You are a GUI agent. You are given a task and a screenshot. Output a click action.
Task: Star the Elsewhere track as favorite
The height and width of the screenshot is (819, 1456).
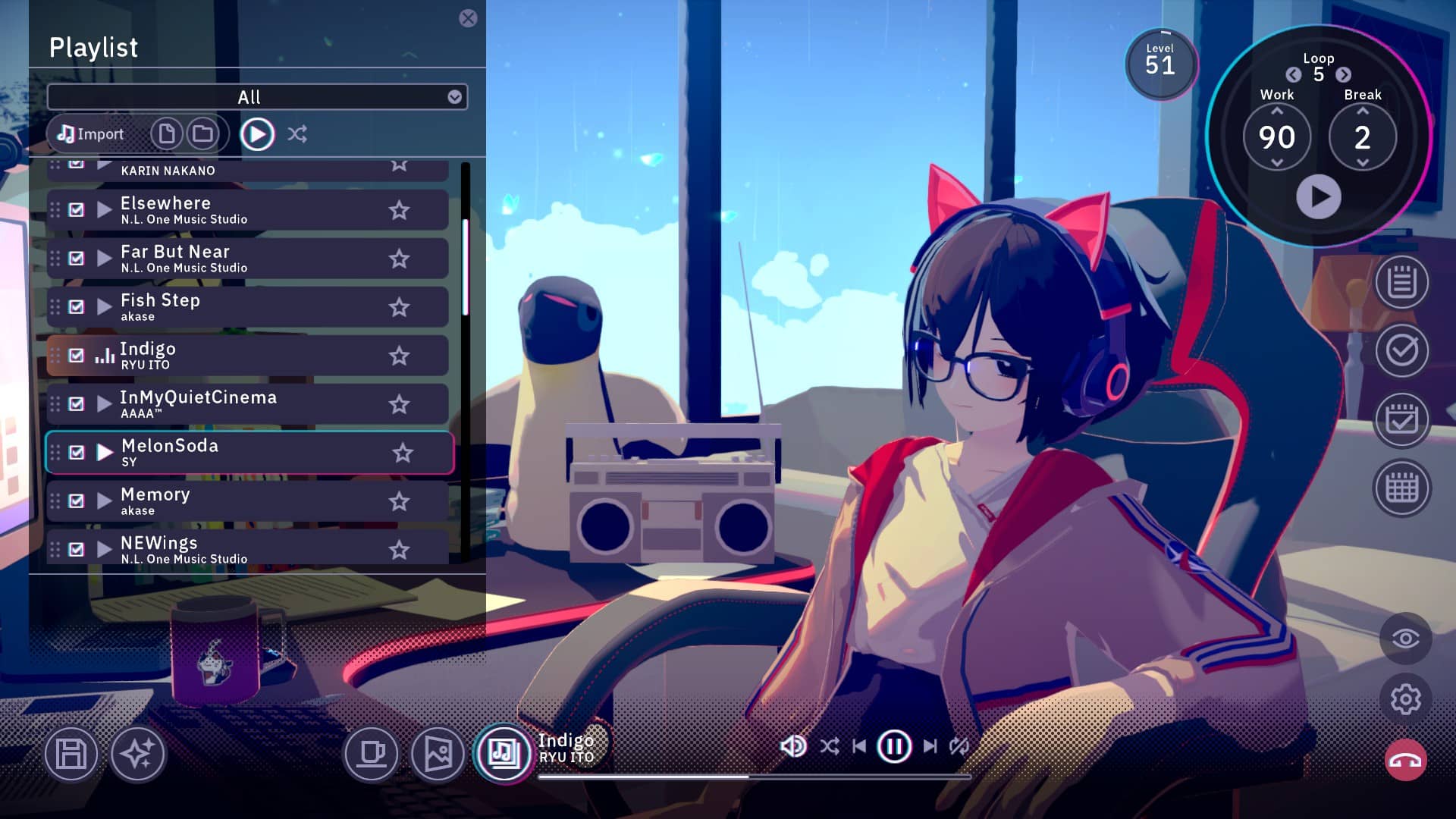[x=399, y=210]
